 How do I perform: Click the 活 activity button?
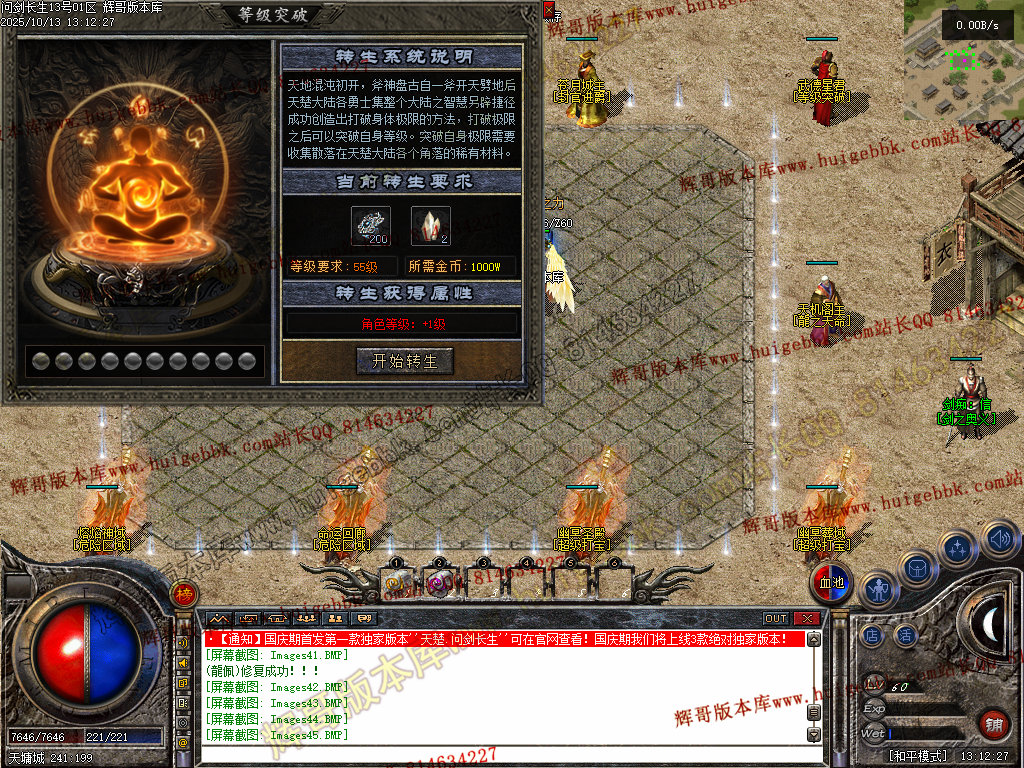[906, 634]
